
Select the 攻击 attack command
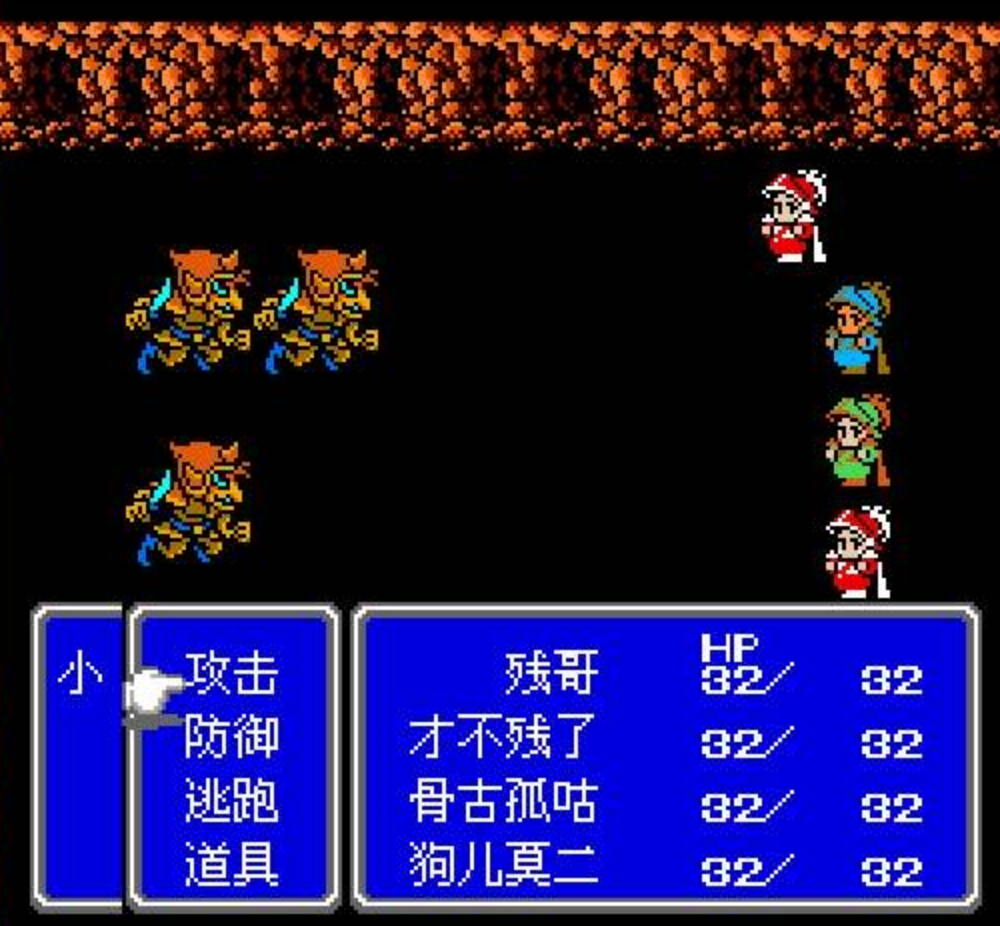pyautogui.click(x=231, y=673)
